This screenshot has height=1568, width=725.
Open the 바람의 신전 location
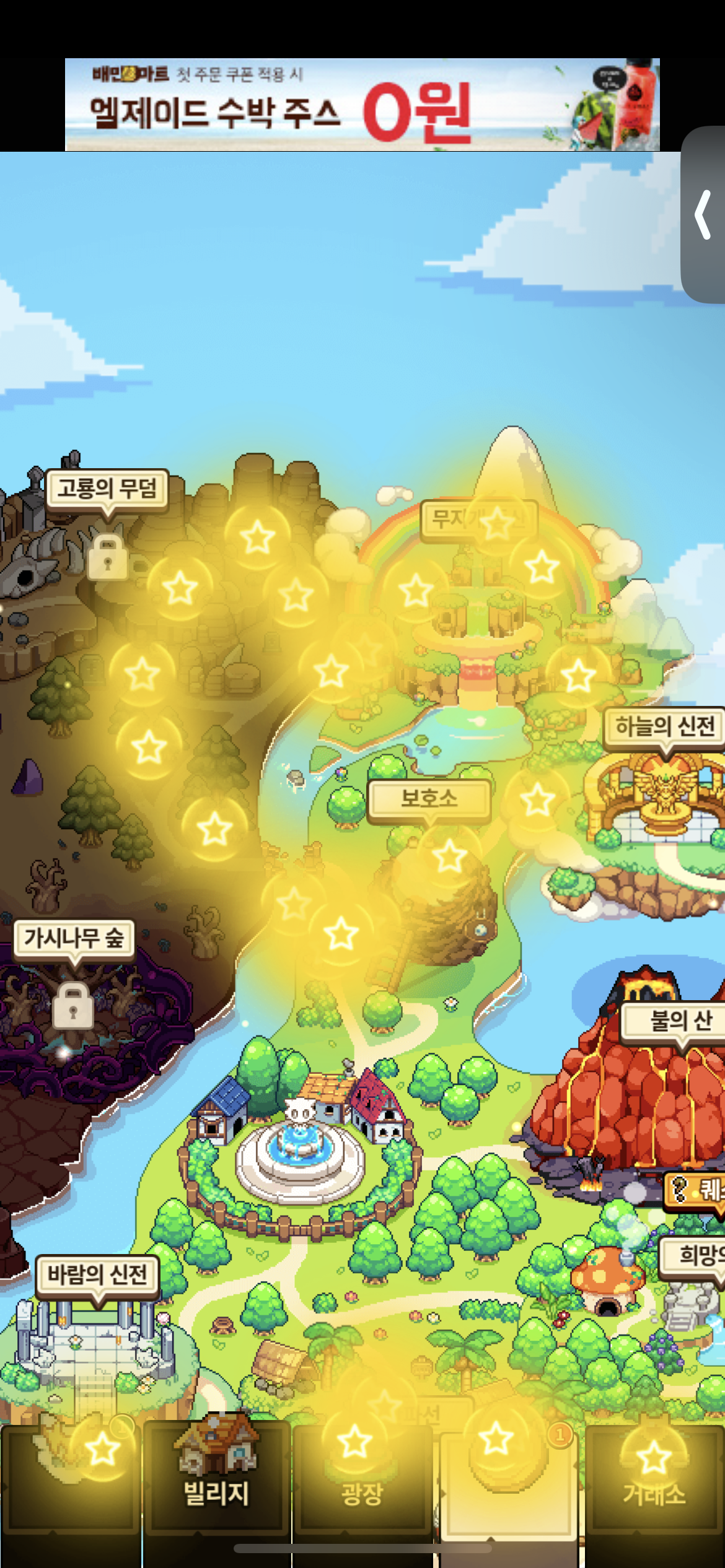97,1275
